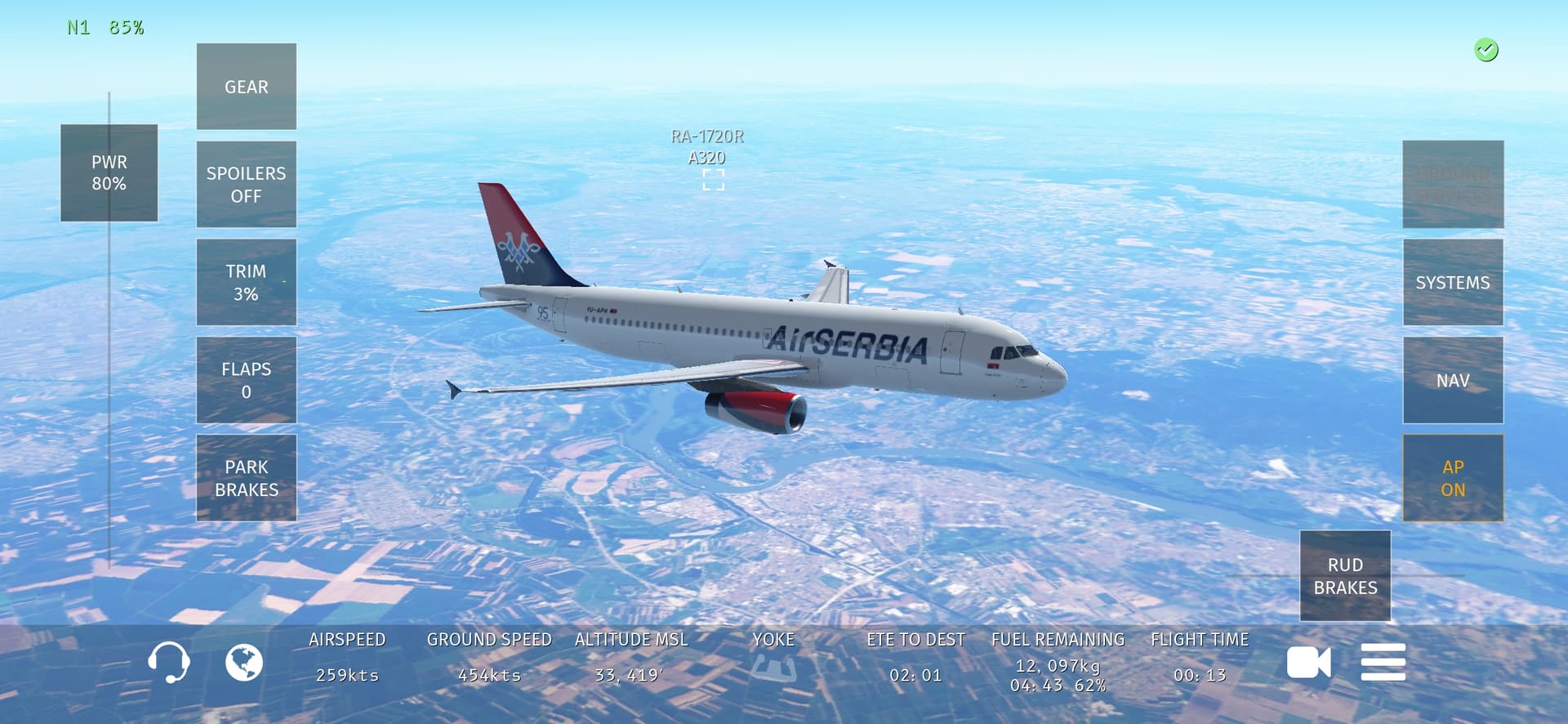Viewport: 1568px width, 724px height.
Task: Select the RA-1720R A320 aircraft label
Action: [707, 148]
